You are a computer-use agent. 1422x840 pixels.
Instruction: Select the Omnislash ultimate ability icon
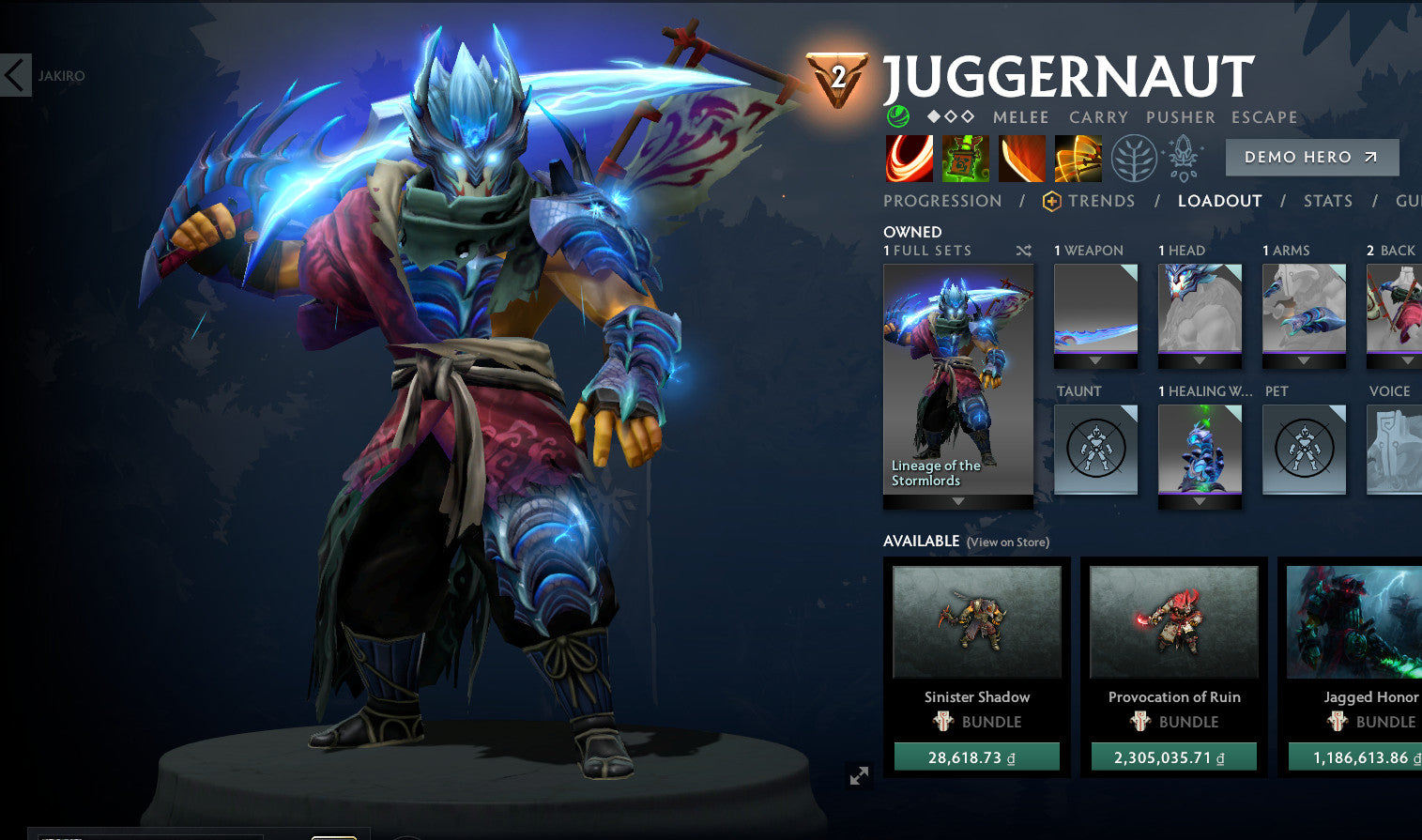(x=1078, y=158)
